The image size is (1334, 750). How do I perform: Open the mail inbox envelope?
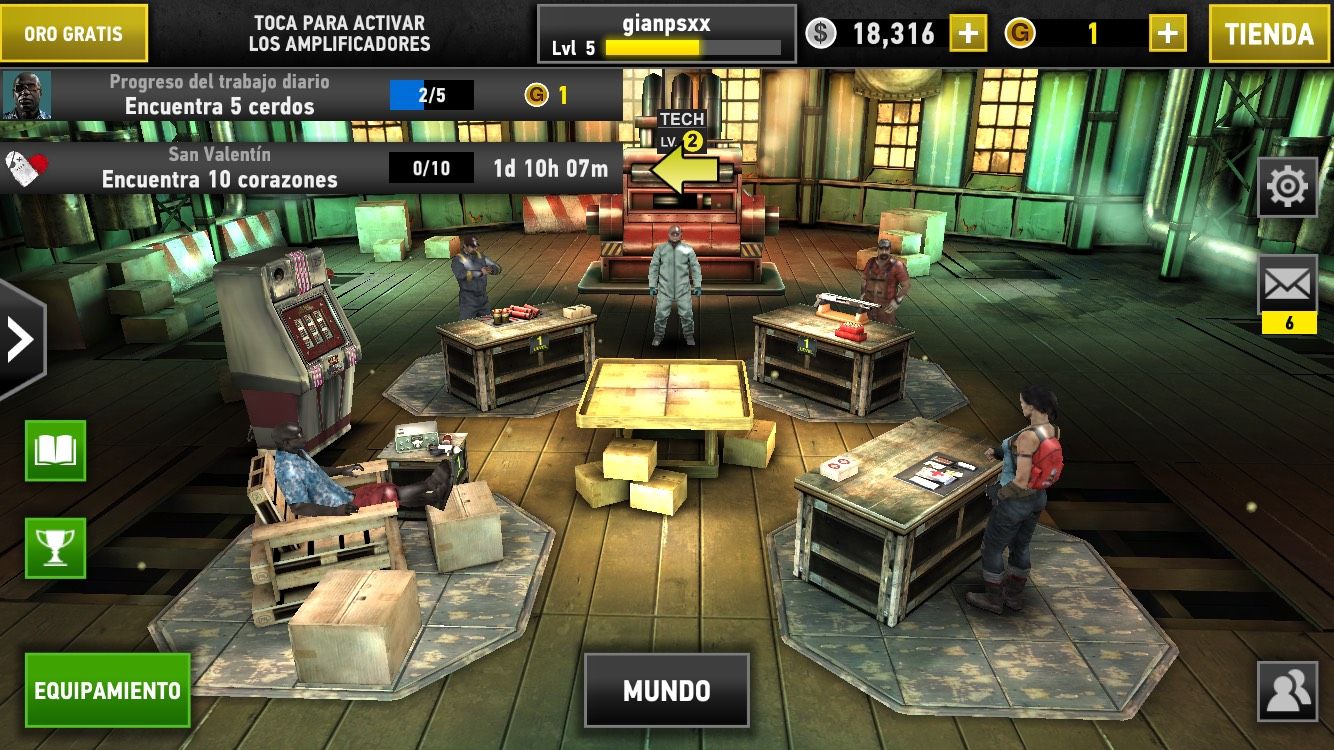[x=1286, y=286]
